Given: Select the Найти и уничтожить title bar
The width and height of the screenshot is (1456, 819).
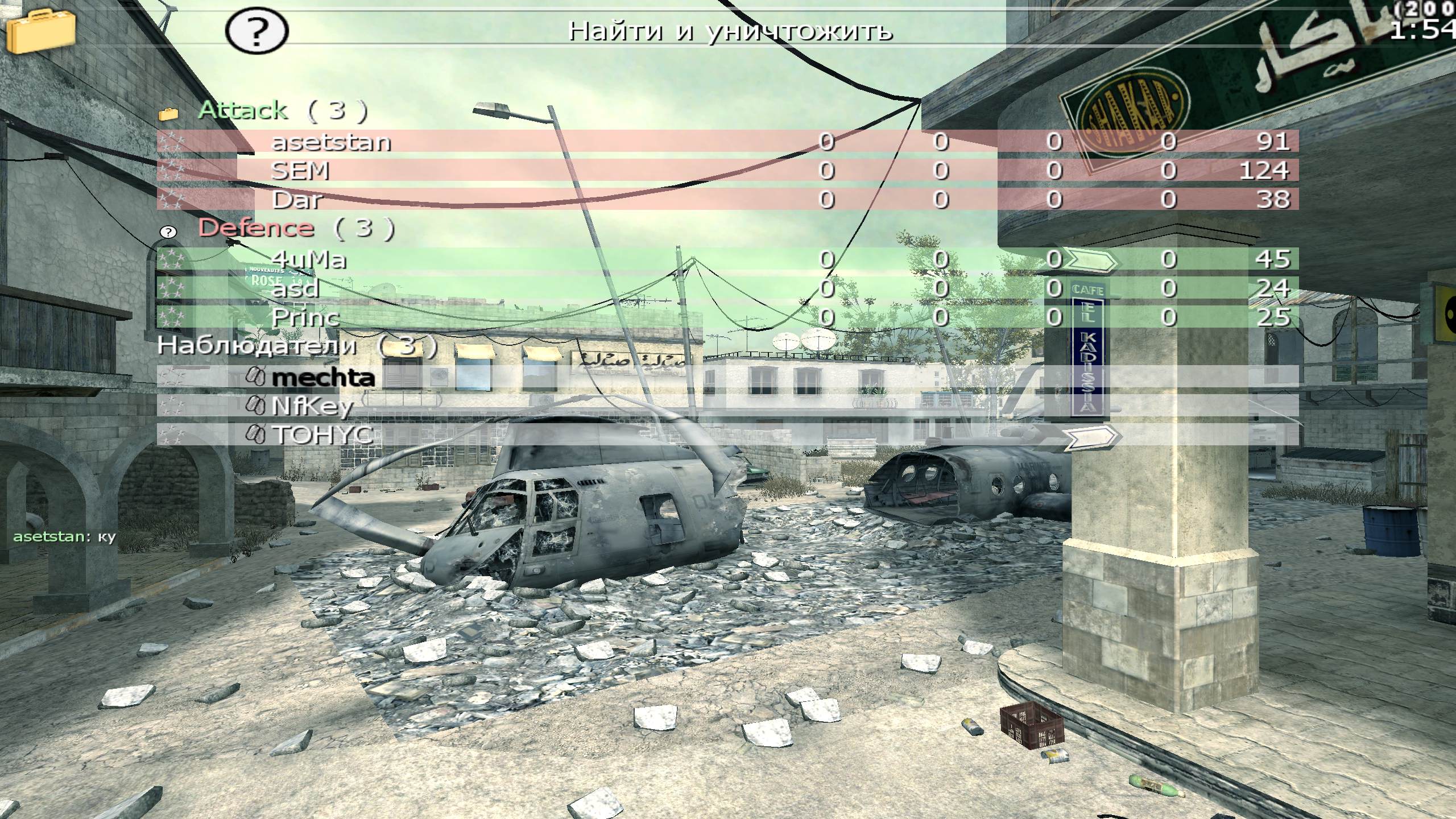Looking at the screenshot, I should click(x=728, y=32).
